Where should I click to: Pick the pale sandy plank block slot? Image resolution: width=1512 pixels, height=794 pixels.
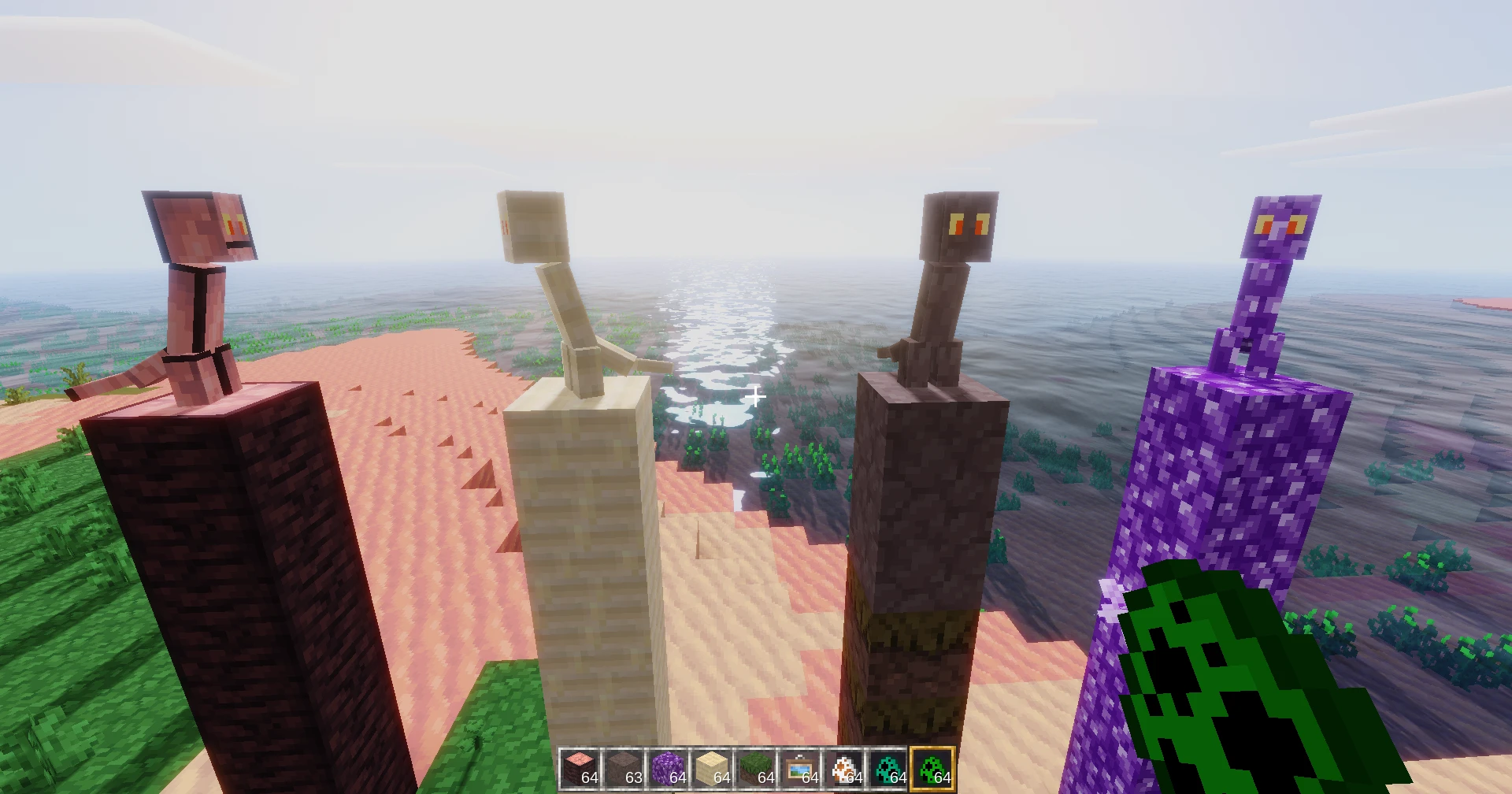(x=712, y=768)
